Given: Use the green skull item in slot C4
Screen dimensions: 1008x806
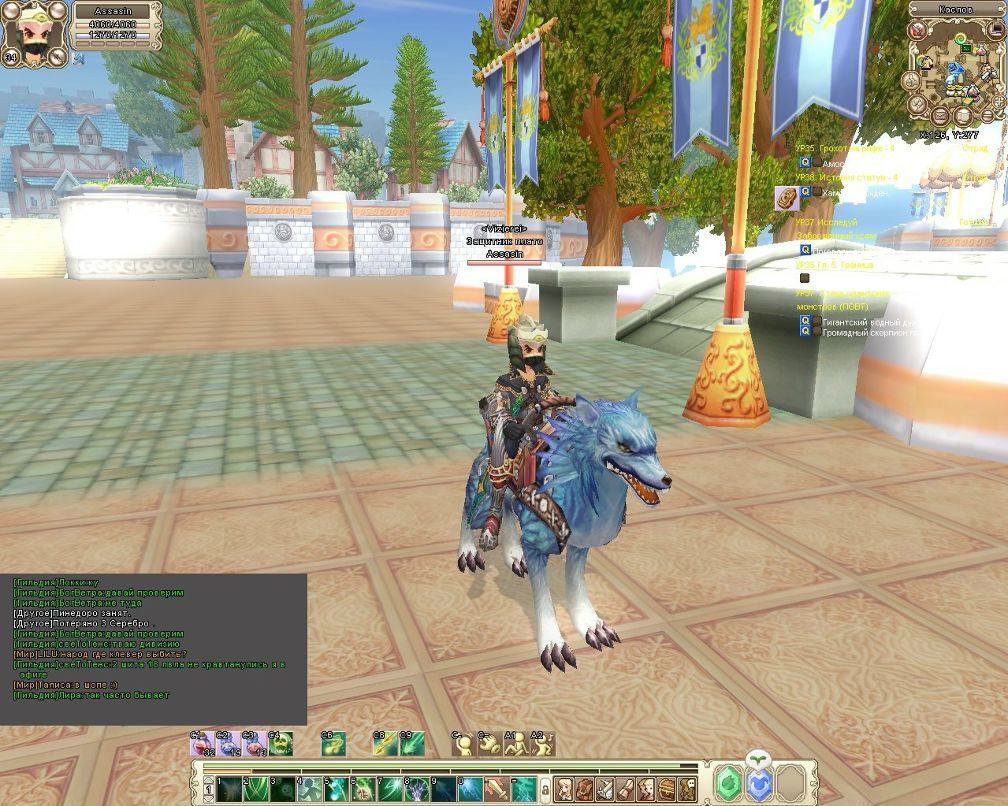Looking at the screenshot, I should [280, 744].
